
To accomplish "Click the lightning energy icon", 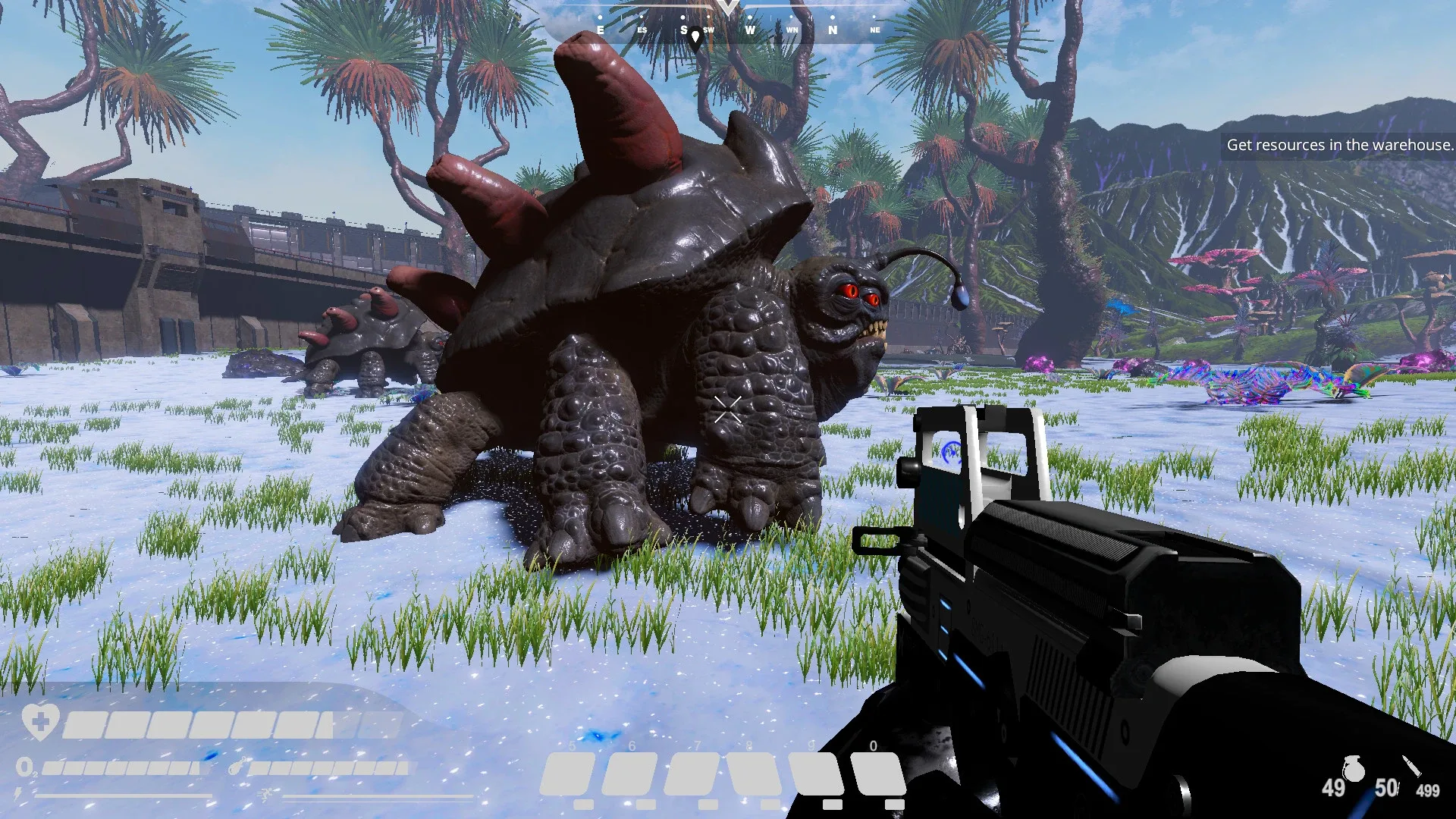I will (x=17, y=794).
